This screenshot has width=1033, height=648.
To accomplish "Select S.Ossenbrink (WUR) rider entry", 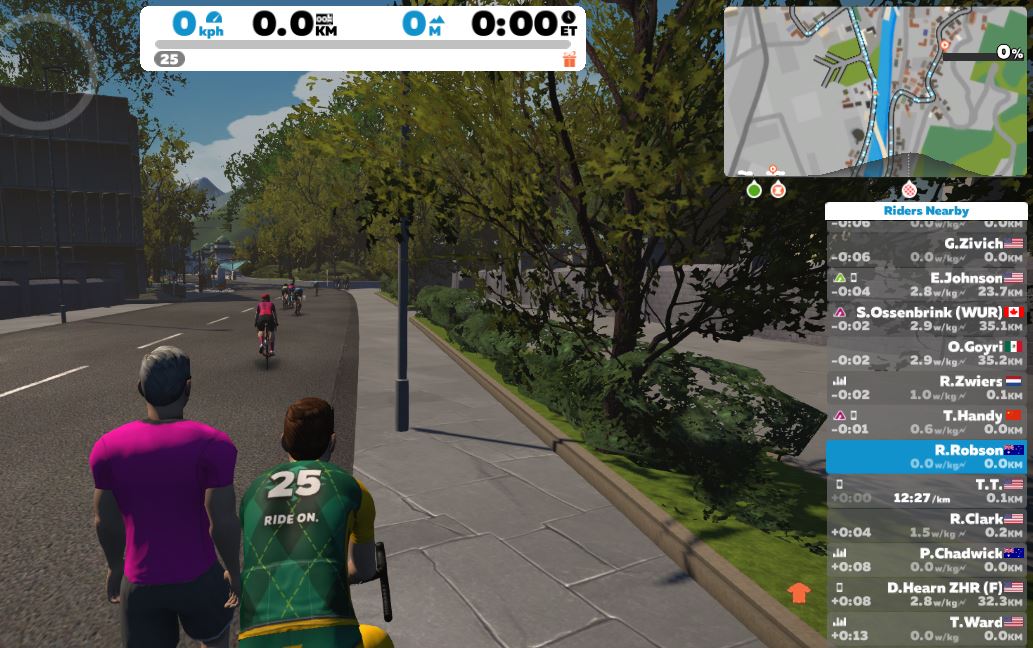I will [926, 319].
